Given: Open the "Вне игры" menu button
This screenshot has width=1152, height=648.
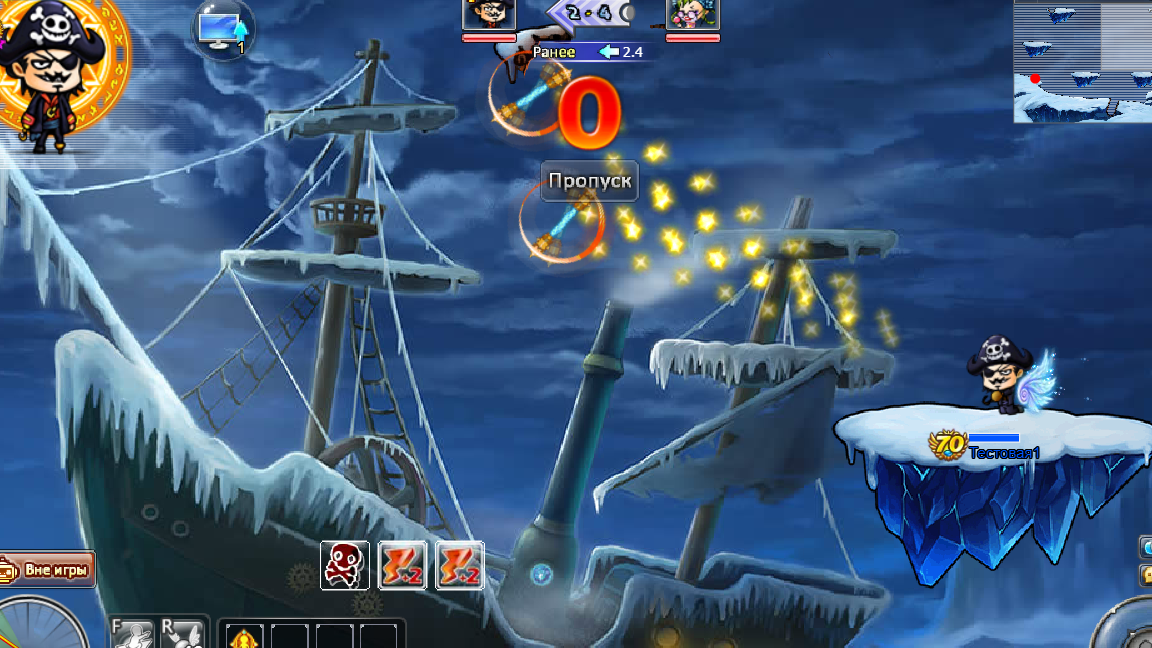Looking at the screenshot, I should tap(50, 571).
